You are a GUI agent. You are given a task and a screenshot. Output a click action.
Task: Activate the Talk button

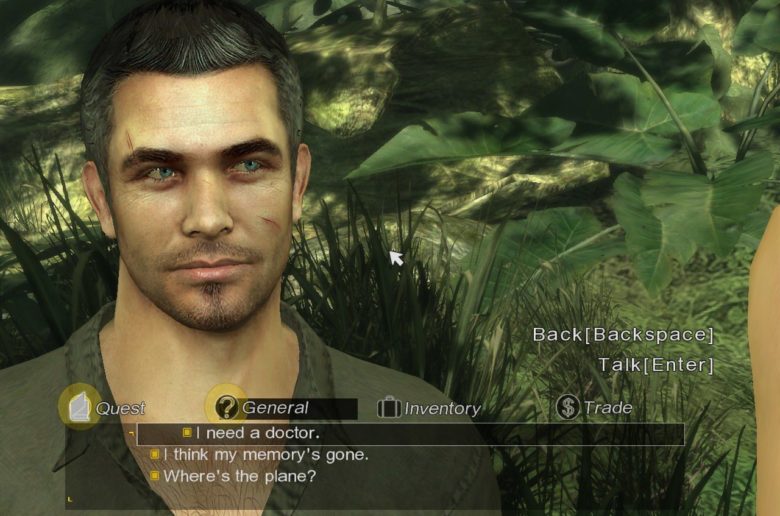[x=656, y=365]
